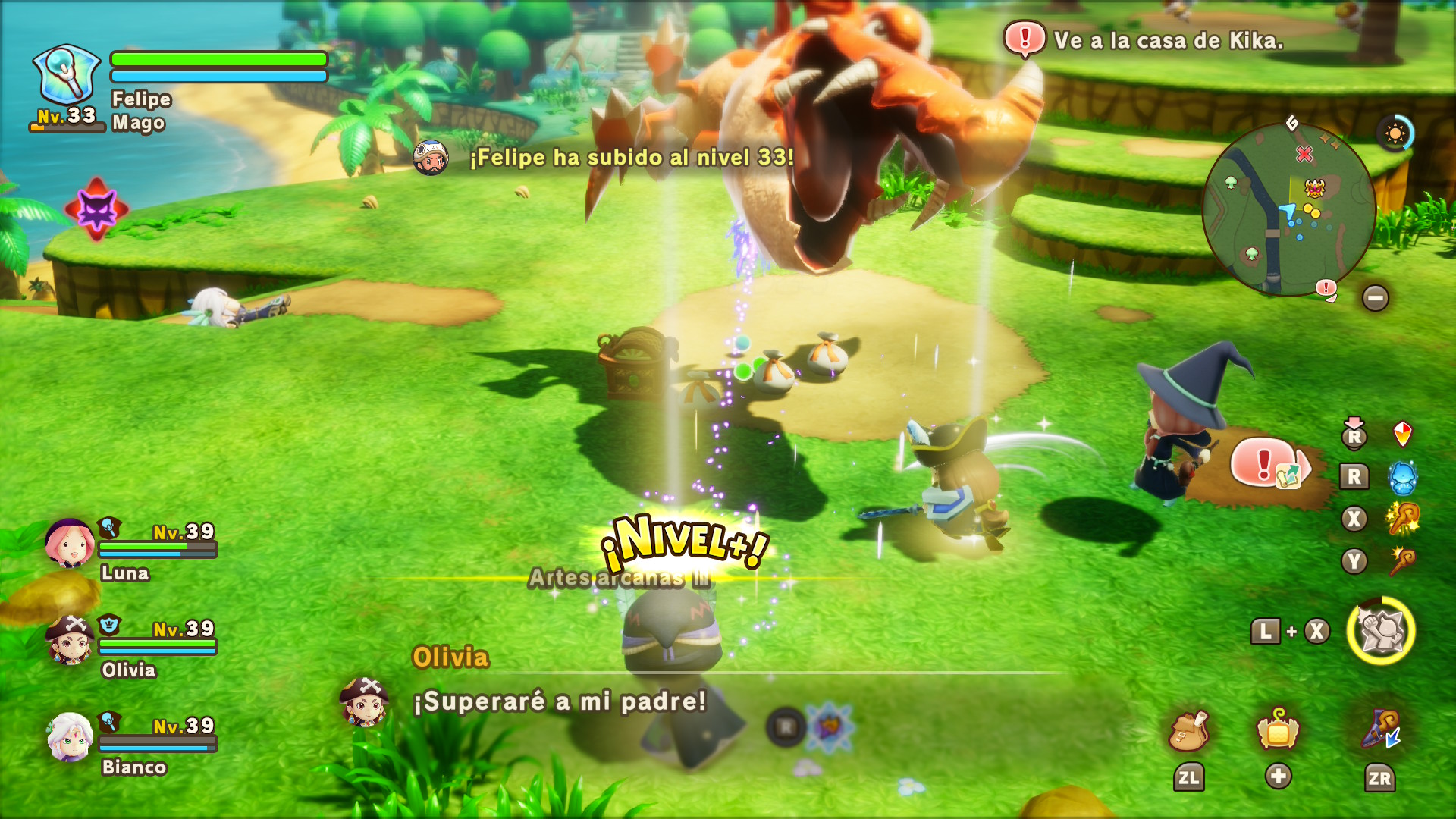
Task: Click the blue-star skill icon beside Olivia's dialogue
Action: 830,727
